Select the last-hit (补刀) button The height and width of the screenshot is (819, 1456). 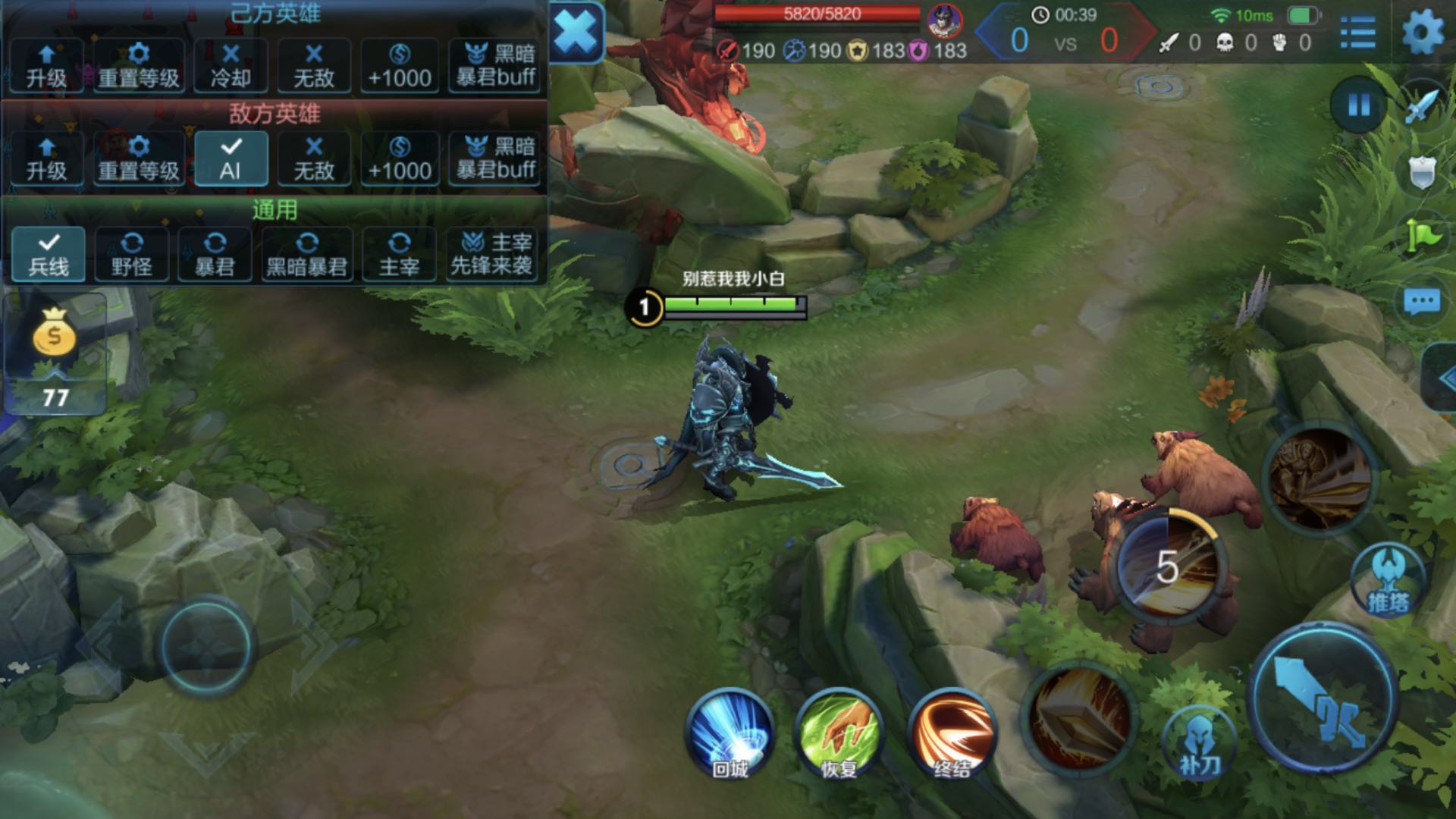(1198, 743)
